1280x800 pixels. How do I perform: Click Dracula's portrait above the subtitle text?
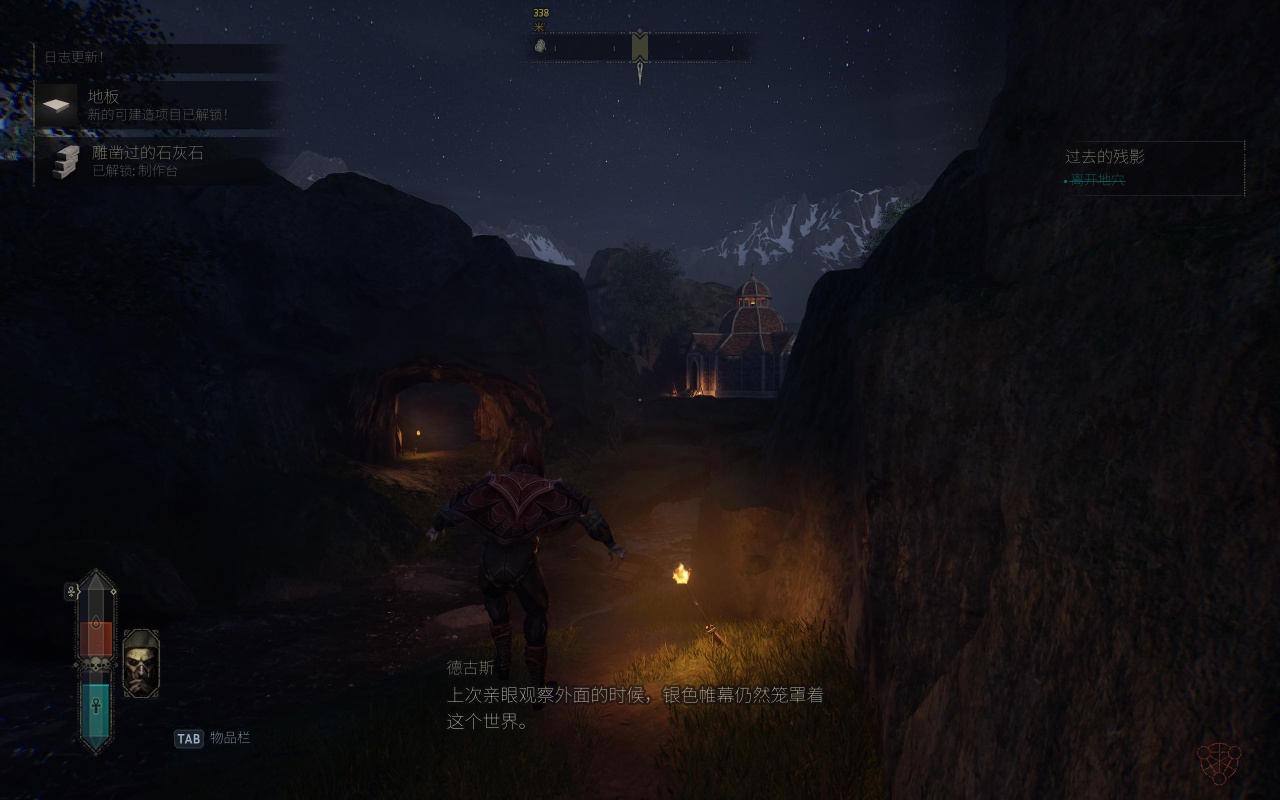[143, 663]
